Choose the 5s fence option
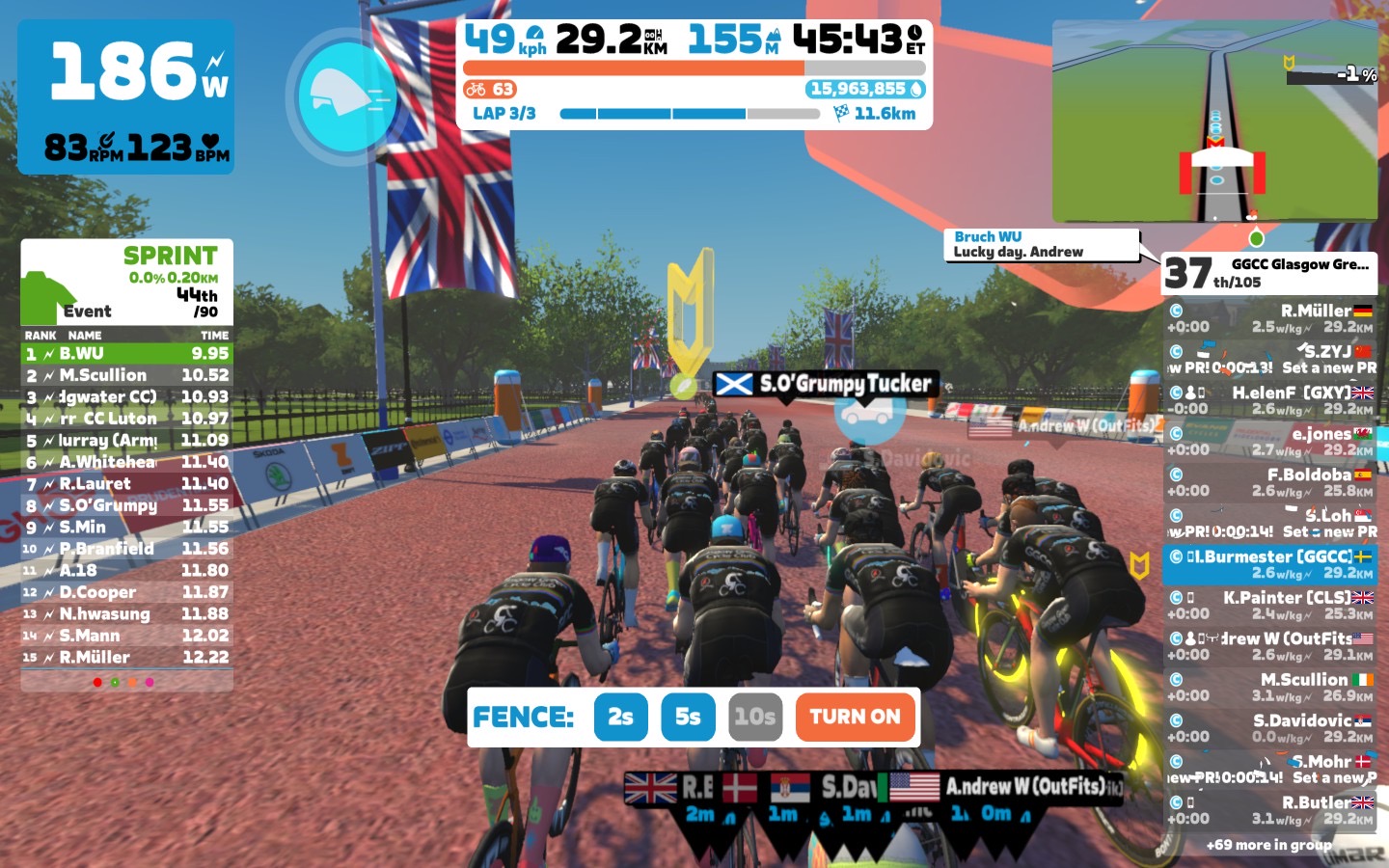 688,717
